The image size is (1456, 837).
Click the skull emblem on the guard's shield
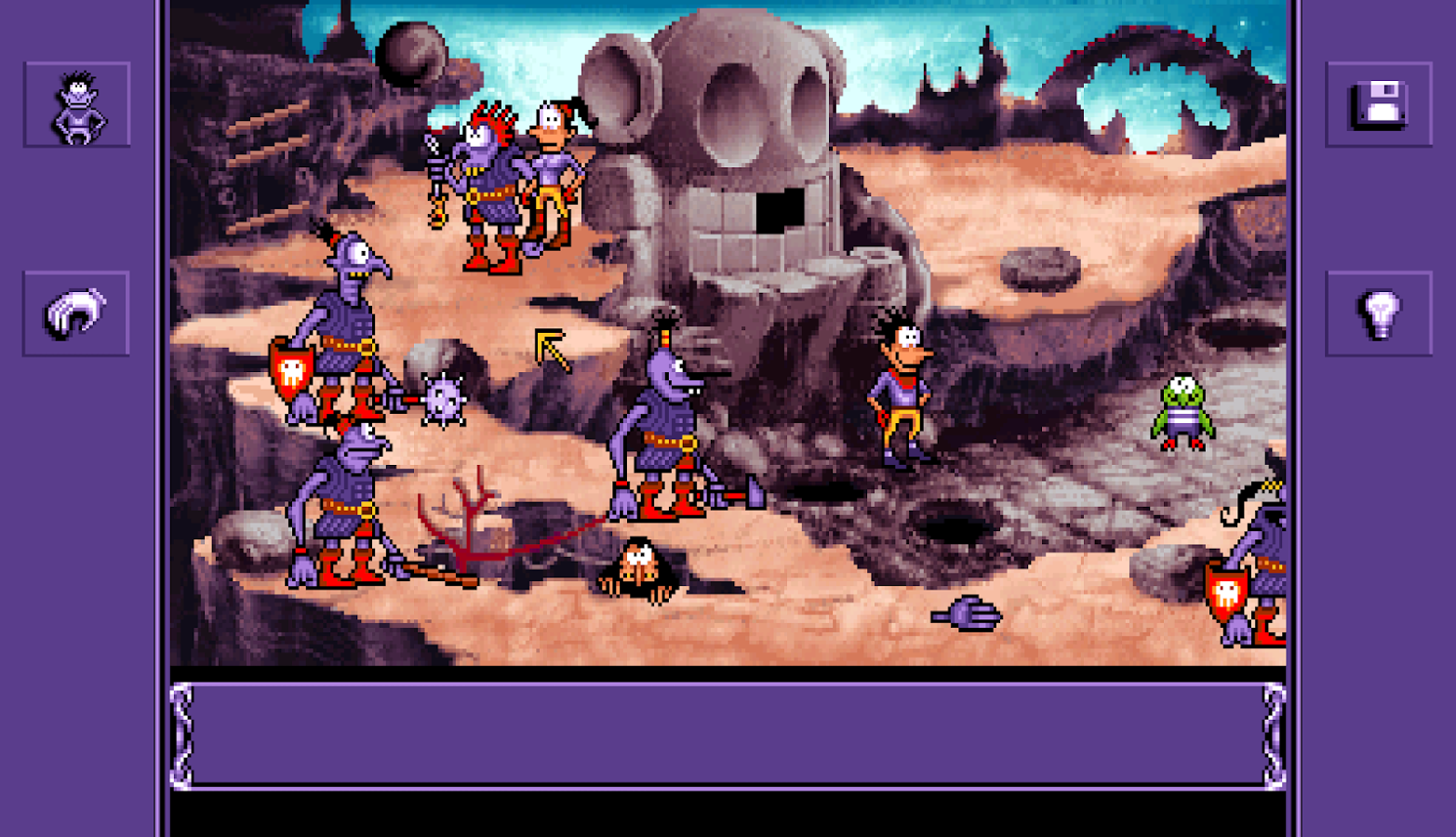pos(293,372)
